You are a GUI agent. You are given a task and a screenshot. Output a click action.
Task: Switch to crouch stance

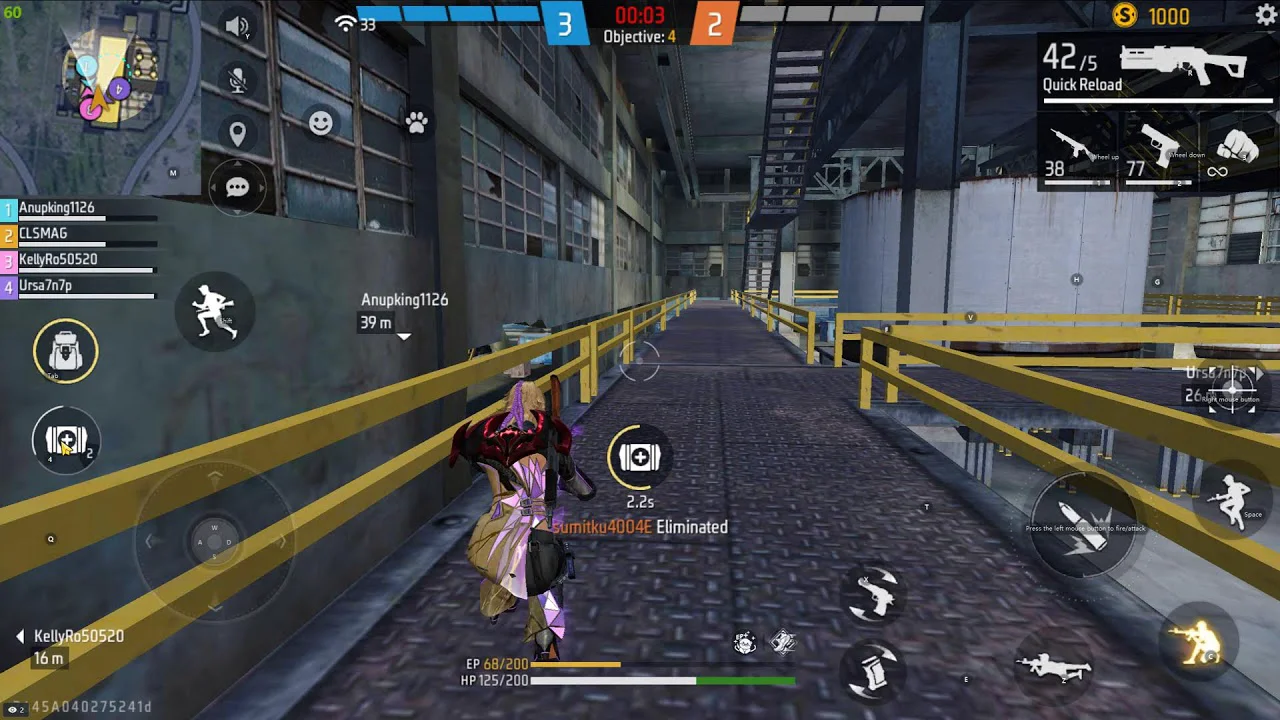point(1198,641)
